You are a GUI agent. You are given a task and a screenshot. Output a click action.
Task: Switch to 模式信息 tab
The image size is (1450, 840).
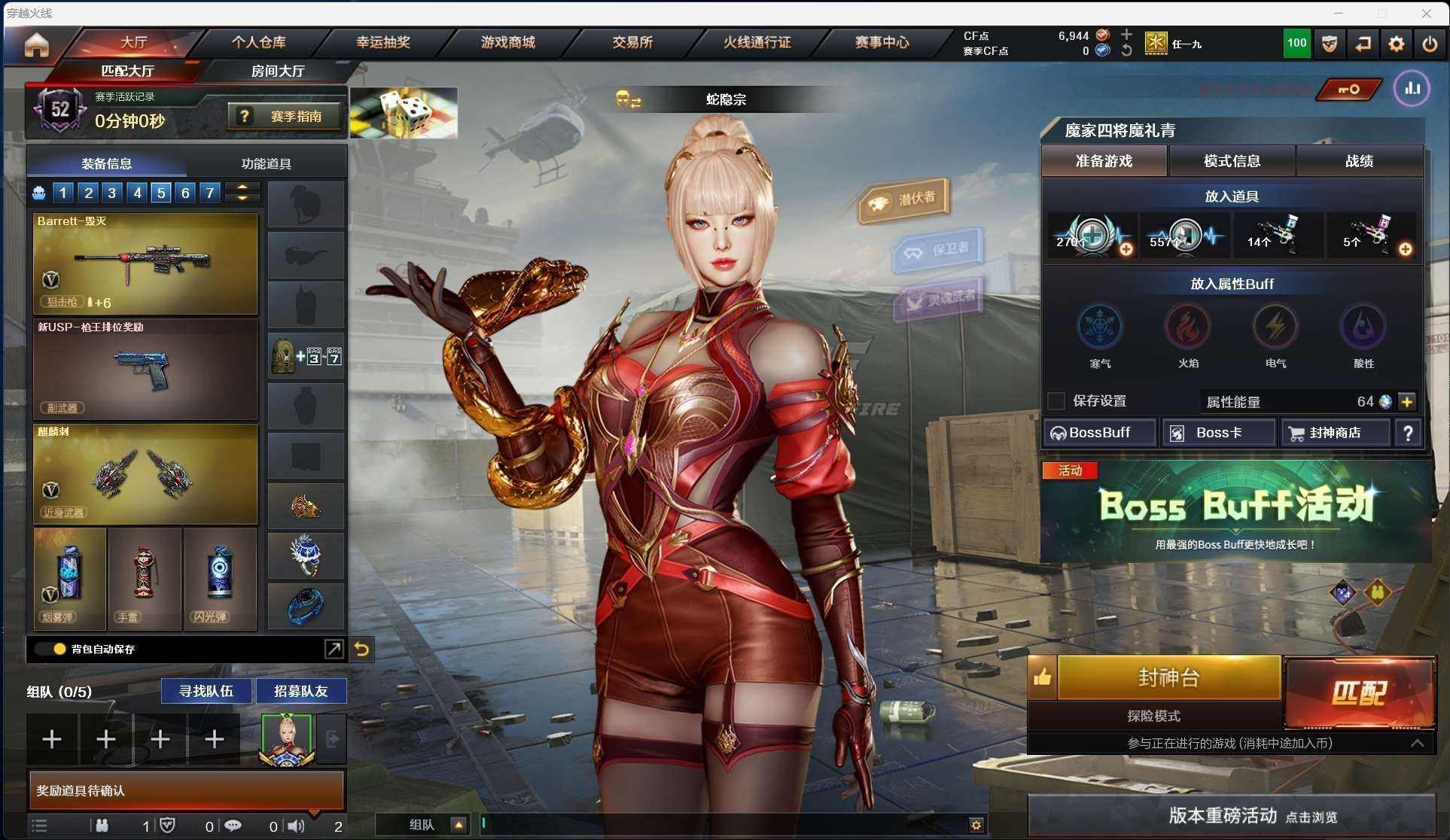pos(1232,161)
